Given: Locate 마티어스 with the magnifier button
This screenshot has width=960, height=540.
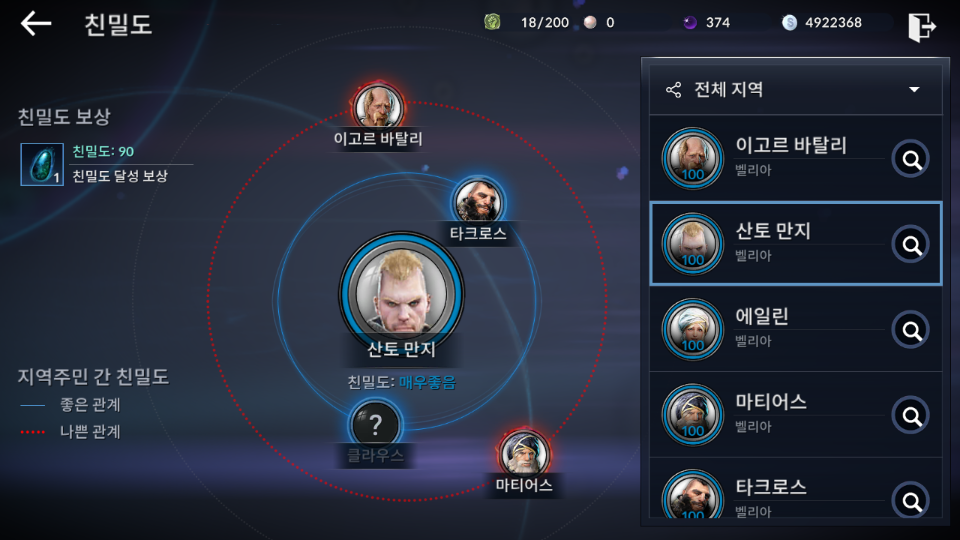Looking at the screenshot, I should point(910,414).
